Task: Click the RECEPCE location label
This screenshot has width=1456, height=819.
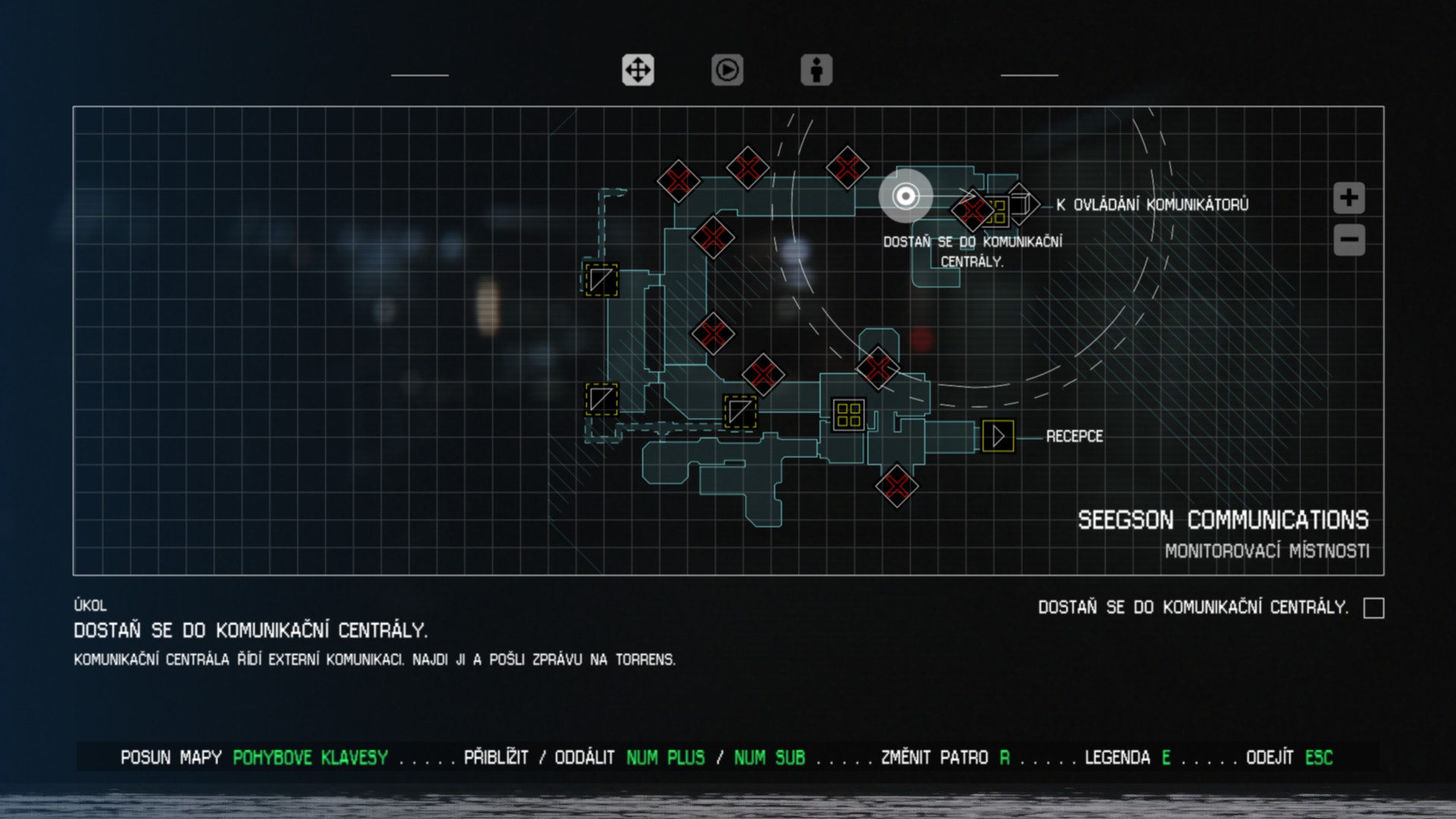Action: coord(1075,436)
